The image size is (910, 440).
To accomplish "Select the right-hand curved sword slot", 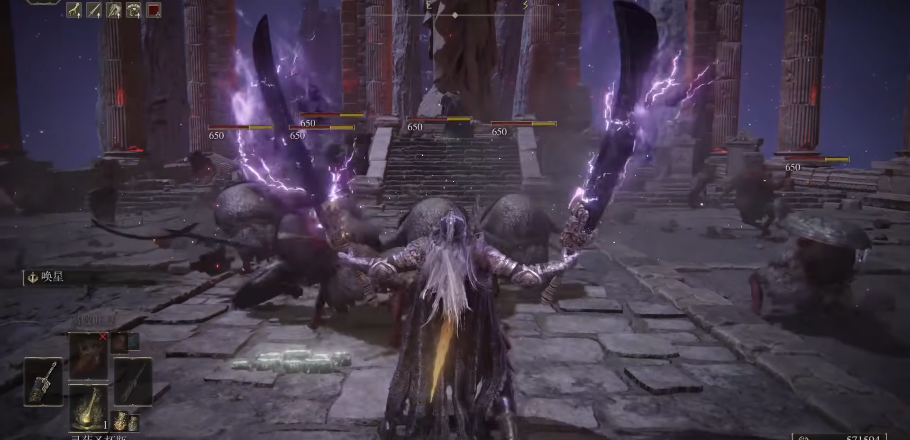I will [x=132, y=380].
